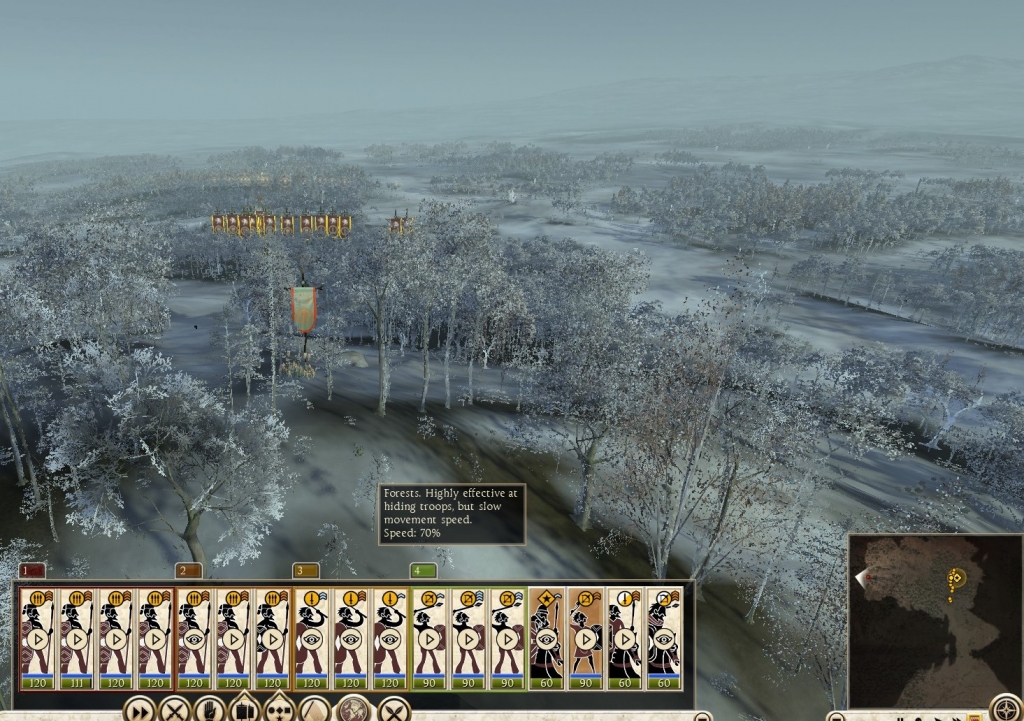Select unit group tab 2
Viewport: 1024px width, 721px height.
(x=188, y=570)
